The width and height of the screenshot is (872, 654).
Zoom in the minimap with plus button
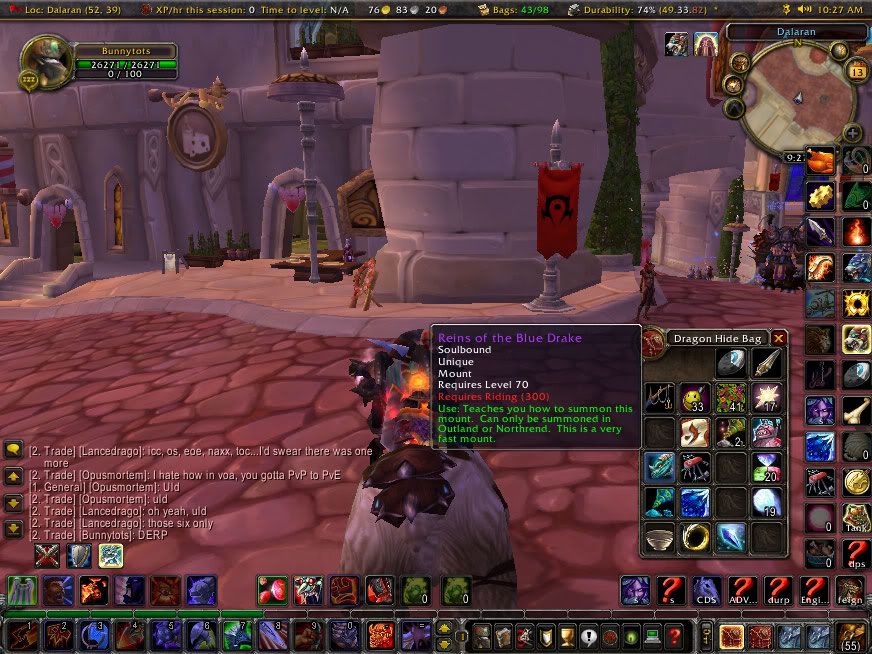point(852,132)
